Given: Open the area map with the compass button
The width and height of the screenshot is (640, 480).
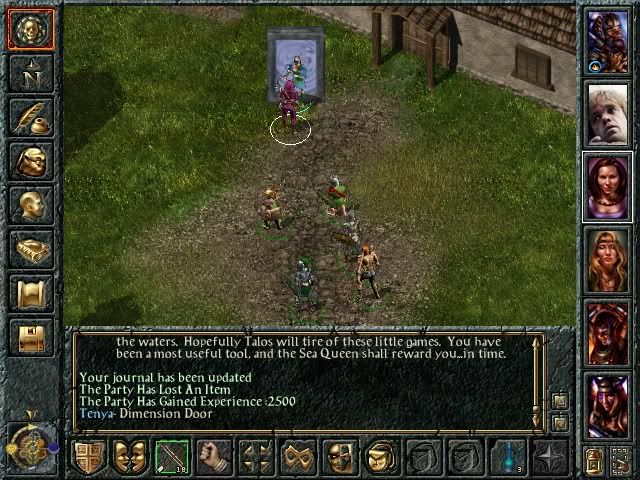Looking at the screenshot, I should tap(30, 72).
